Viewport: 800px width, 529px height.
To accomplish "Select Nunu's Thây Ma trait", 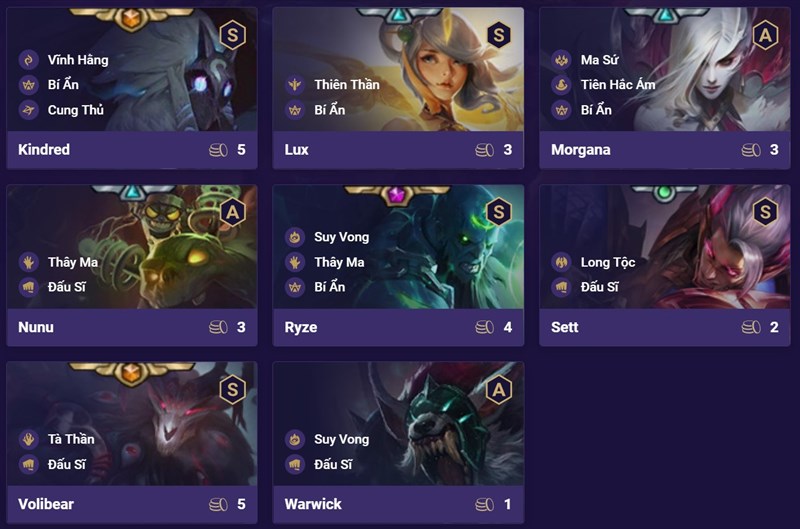I will 73,263.
